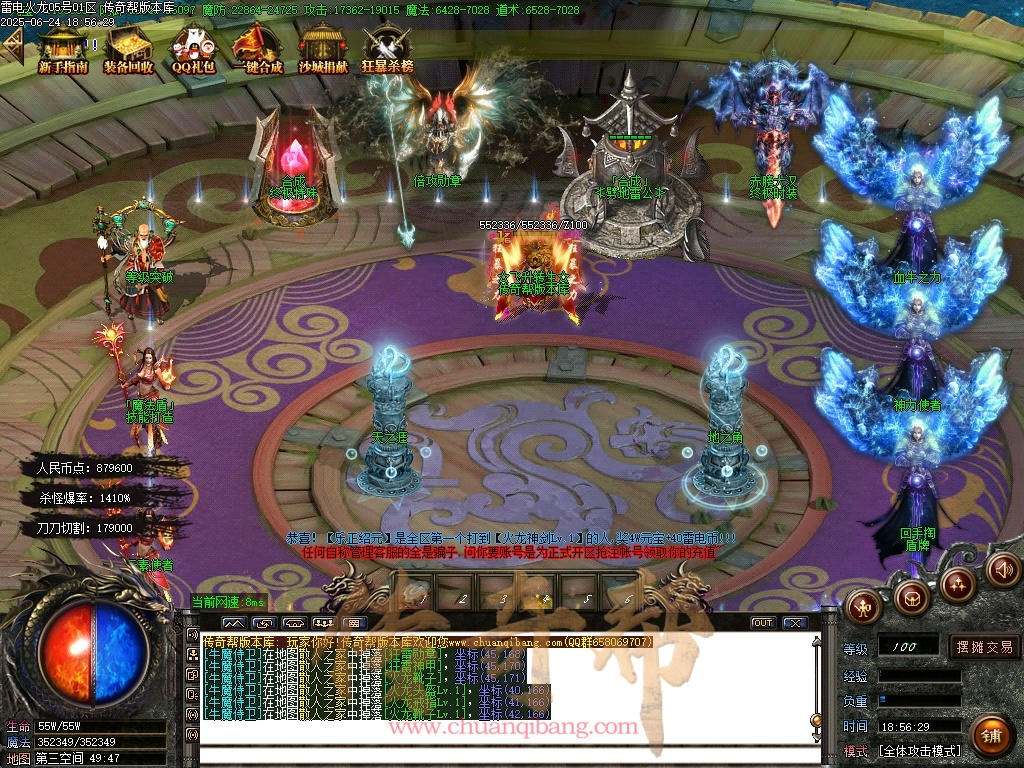
Task: Claim the QQ礼包 gift pack
Action: coord(192,48)
